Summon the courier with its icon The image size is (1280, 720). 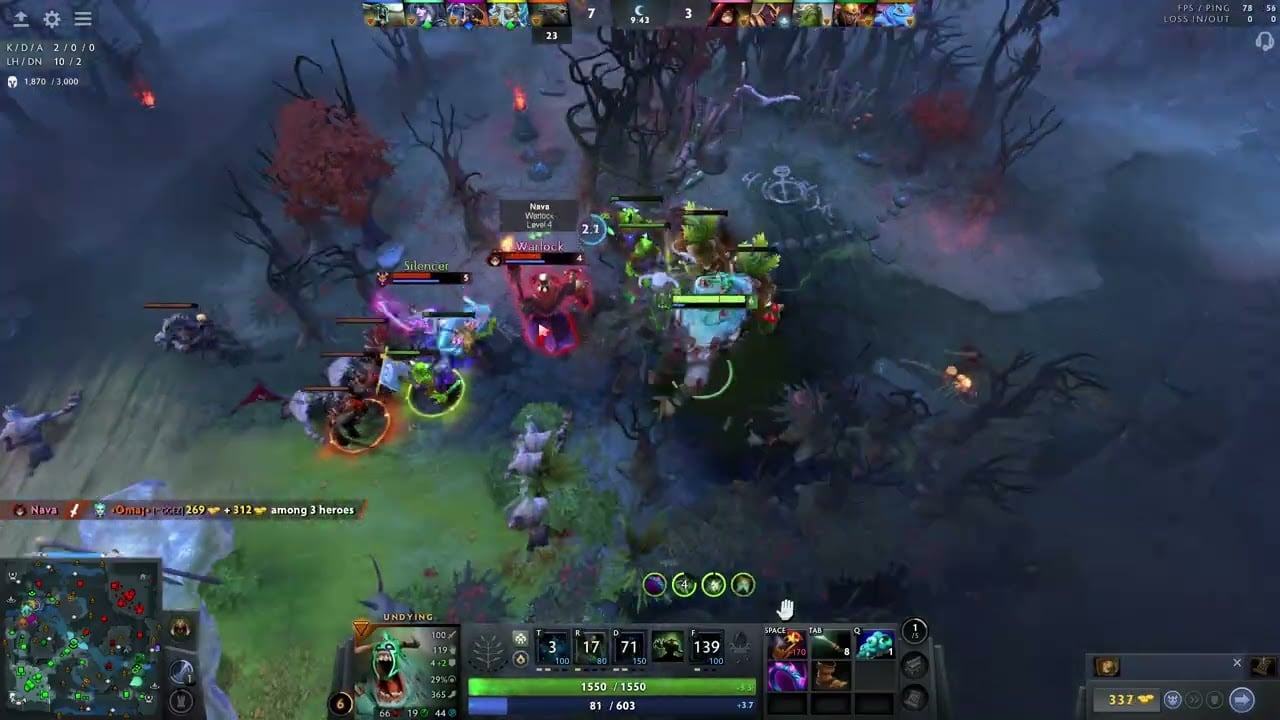click(1172, 700)
